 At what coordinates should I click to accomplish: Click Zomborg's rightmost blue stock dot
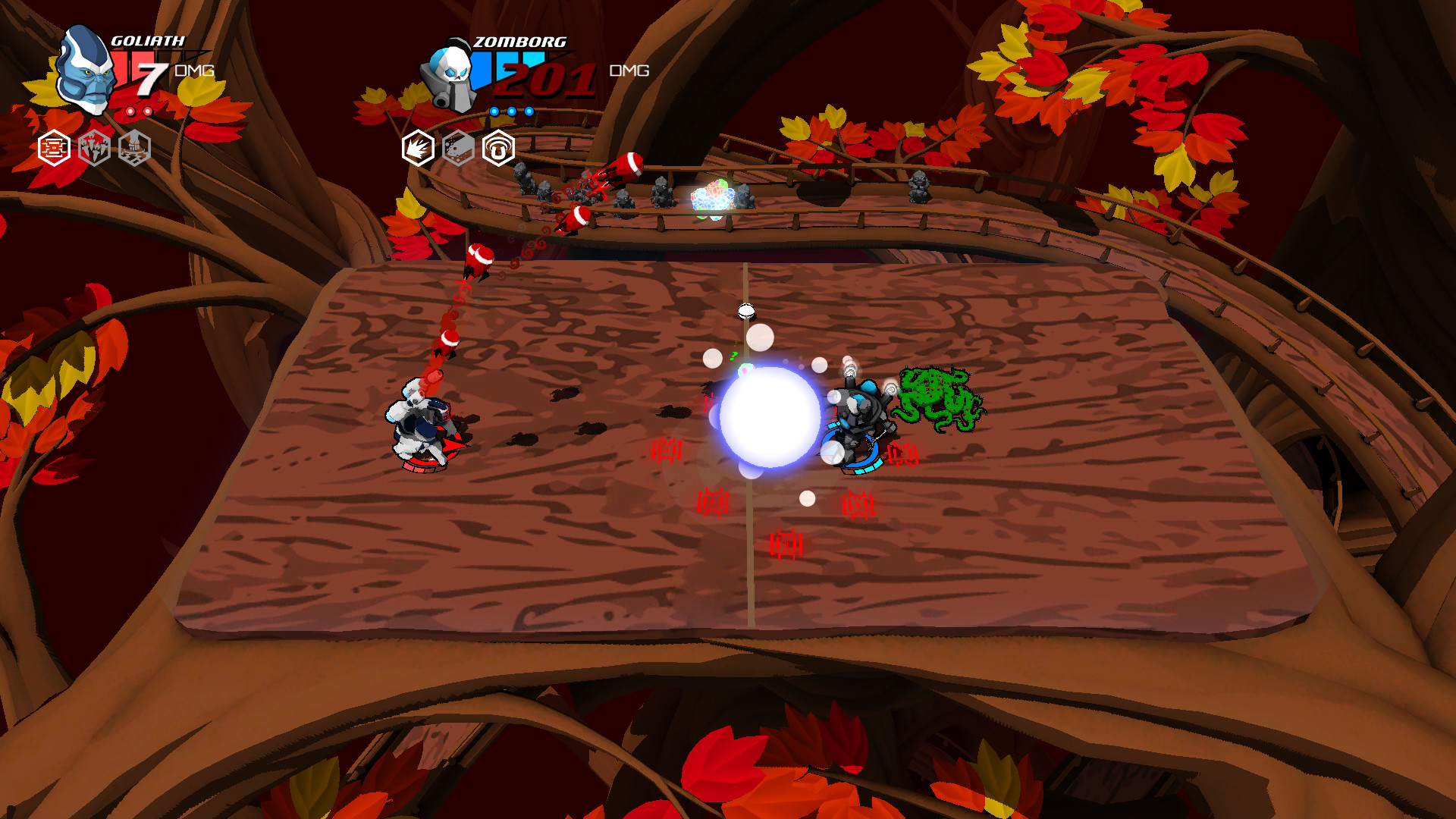[529, 111]
